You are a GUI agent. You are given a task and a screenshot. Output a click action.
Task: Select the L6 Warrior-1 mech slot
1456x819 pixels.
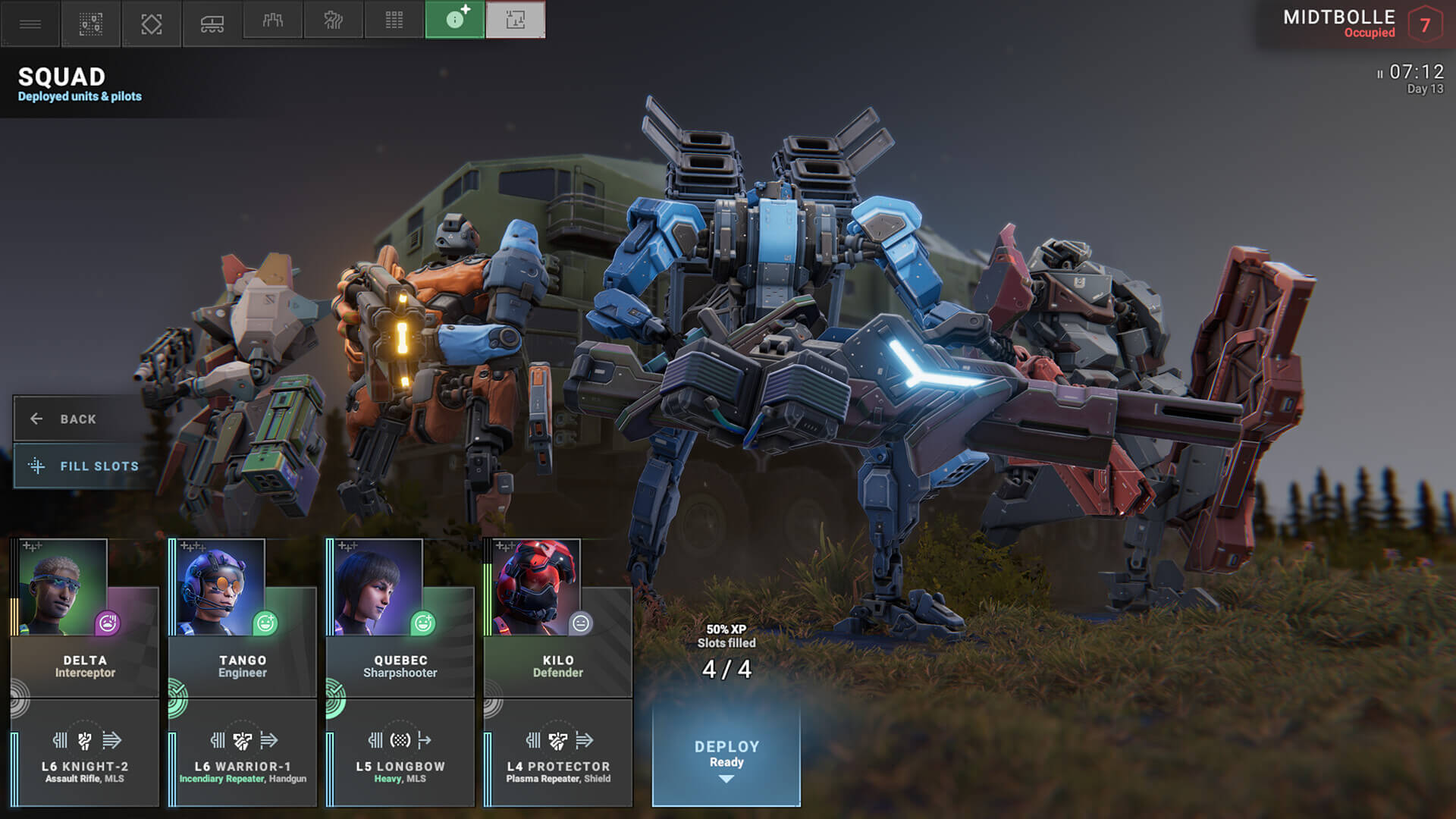pos(243,754)
